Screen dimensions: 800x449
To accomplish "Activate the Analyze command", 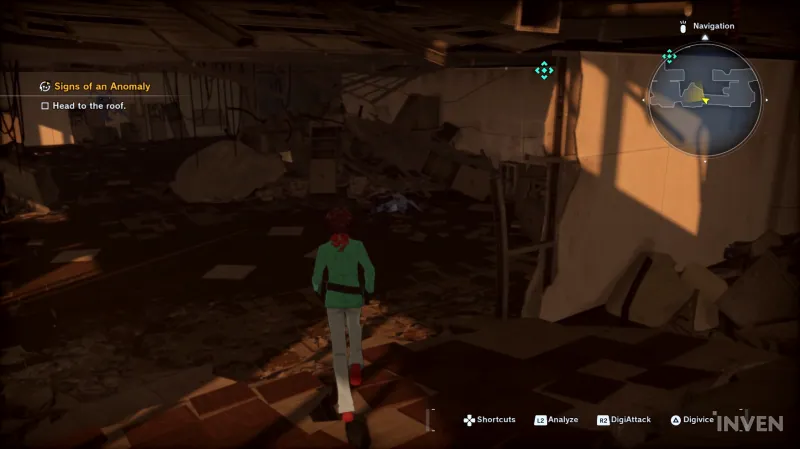I will (x=557, y=420).
